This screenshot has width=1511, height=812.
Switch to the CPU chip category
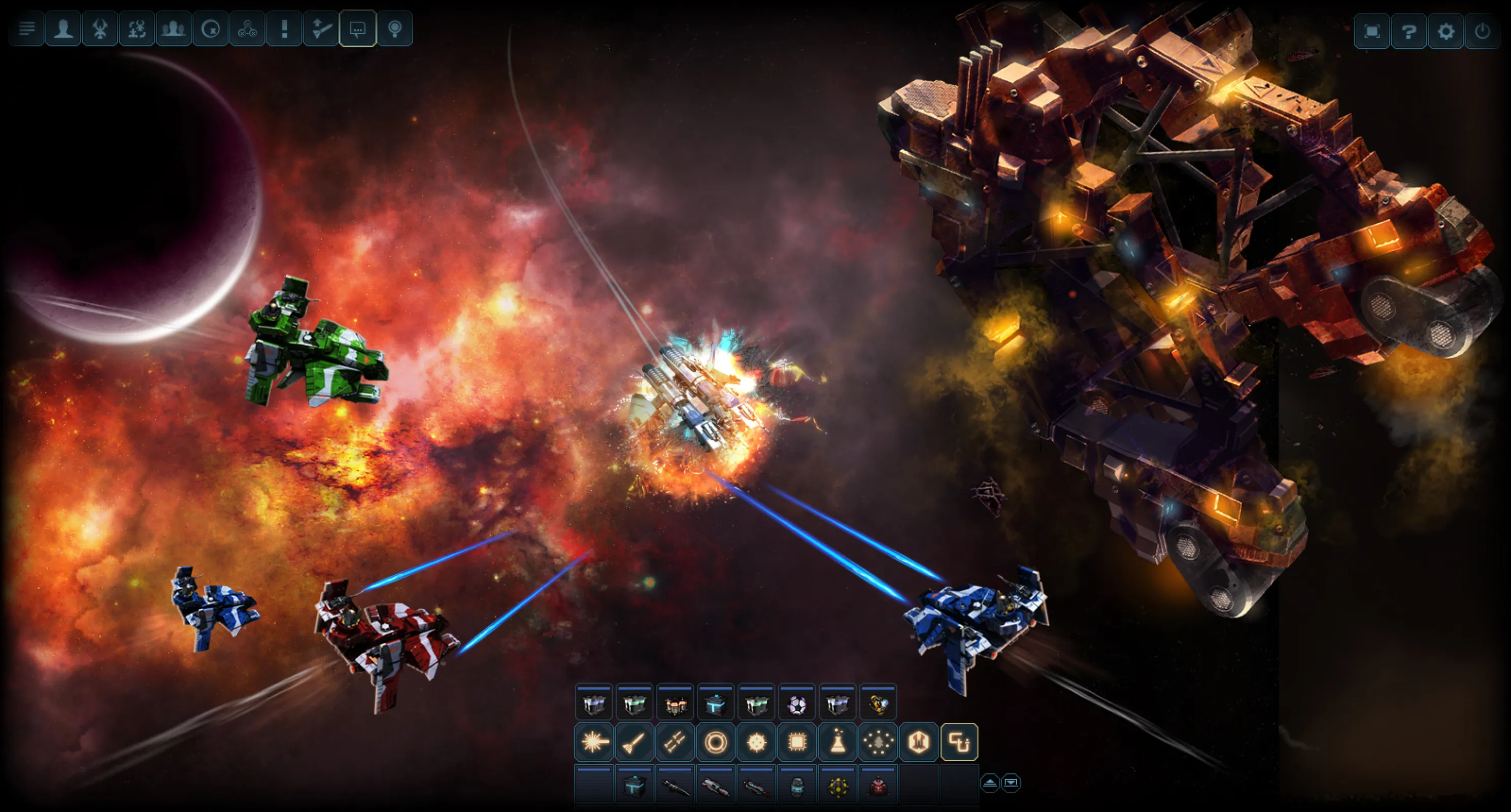[797, 742]
